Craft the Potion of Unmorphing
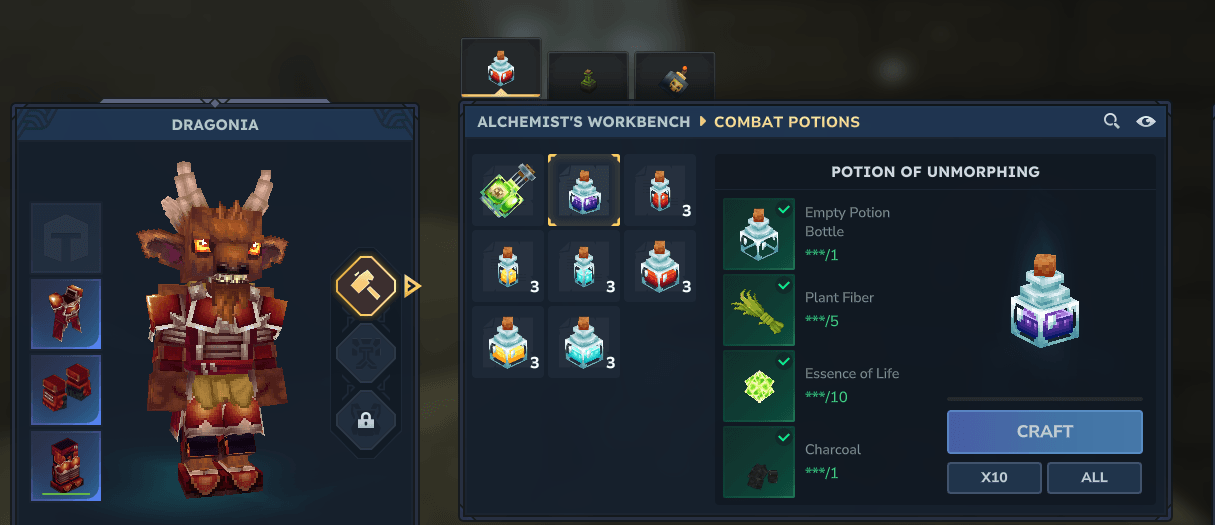Screen dimensions: 1215x525 [x=1044, y=432]
